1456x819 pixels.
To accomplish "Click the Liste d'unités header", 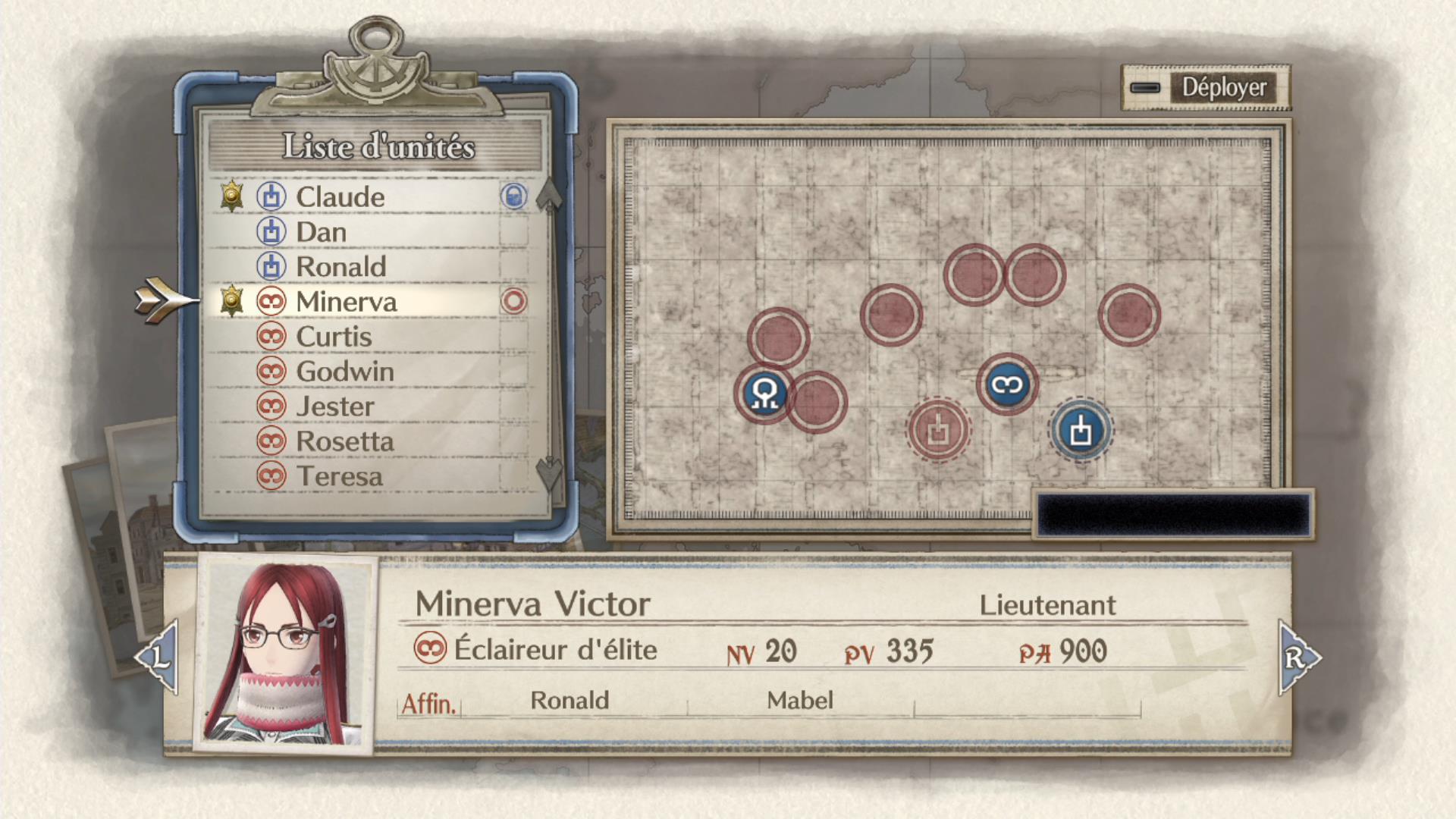I will pyautogui.click(x=379, y=146).
